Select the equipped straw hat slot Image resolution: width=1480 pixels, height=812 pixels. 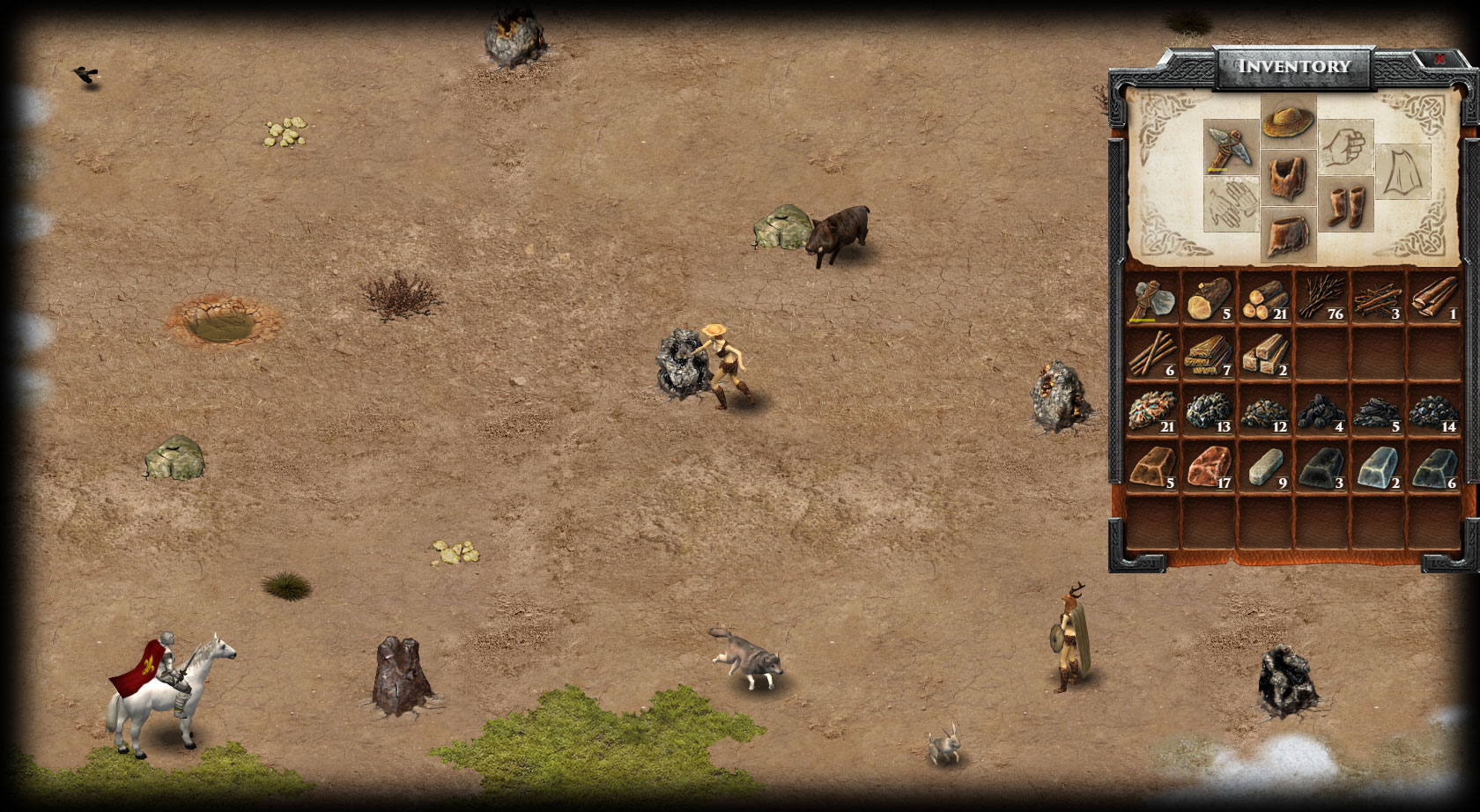[x=1288, y=122]
